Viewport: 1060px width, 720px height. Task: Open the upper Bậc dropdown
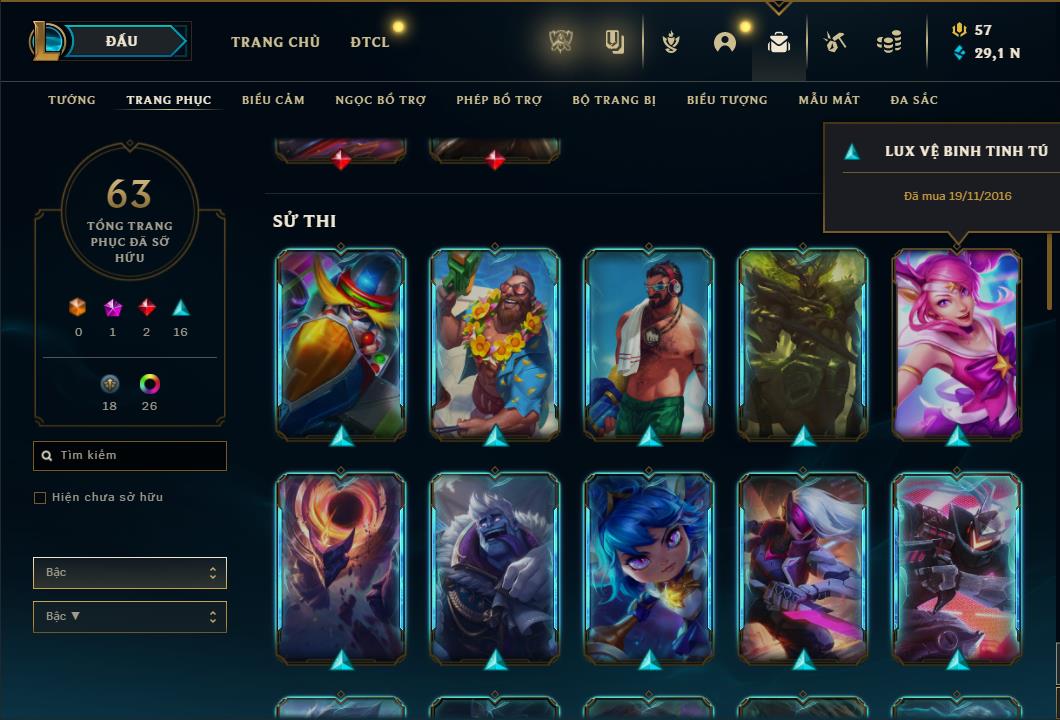[130, 573]
